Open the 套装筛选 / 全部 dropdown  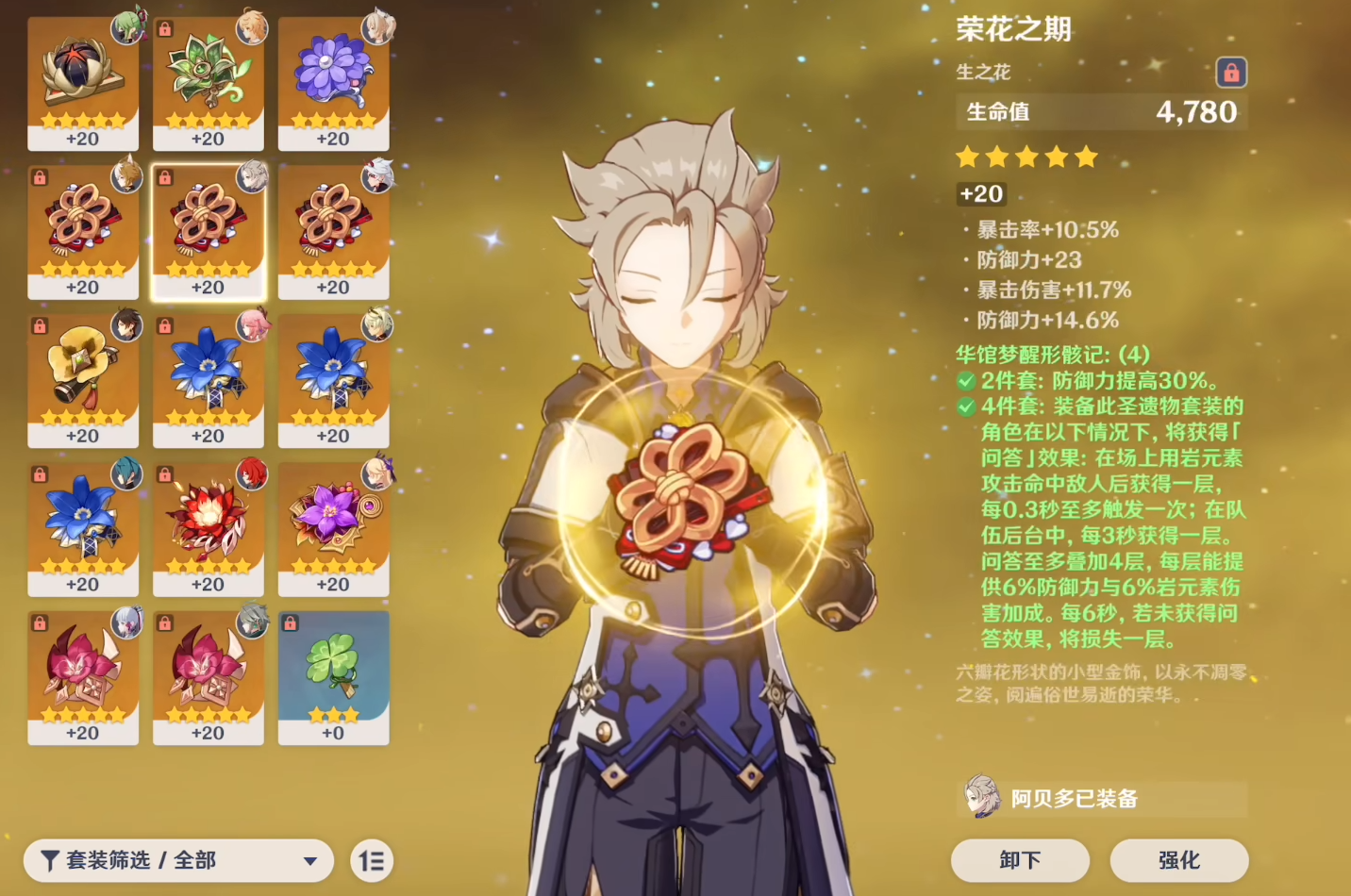pyautogui.click(x=177, y=860)
